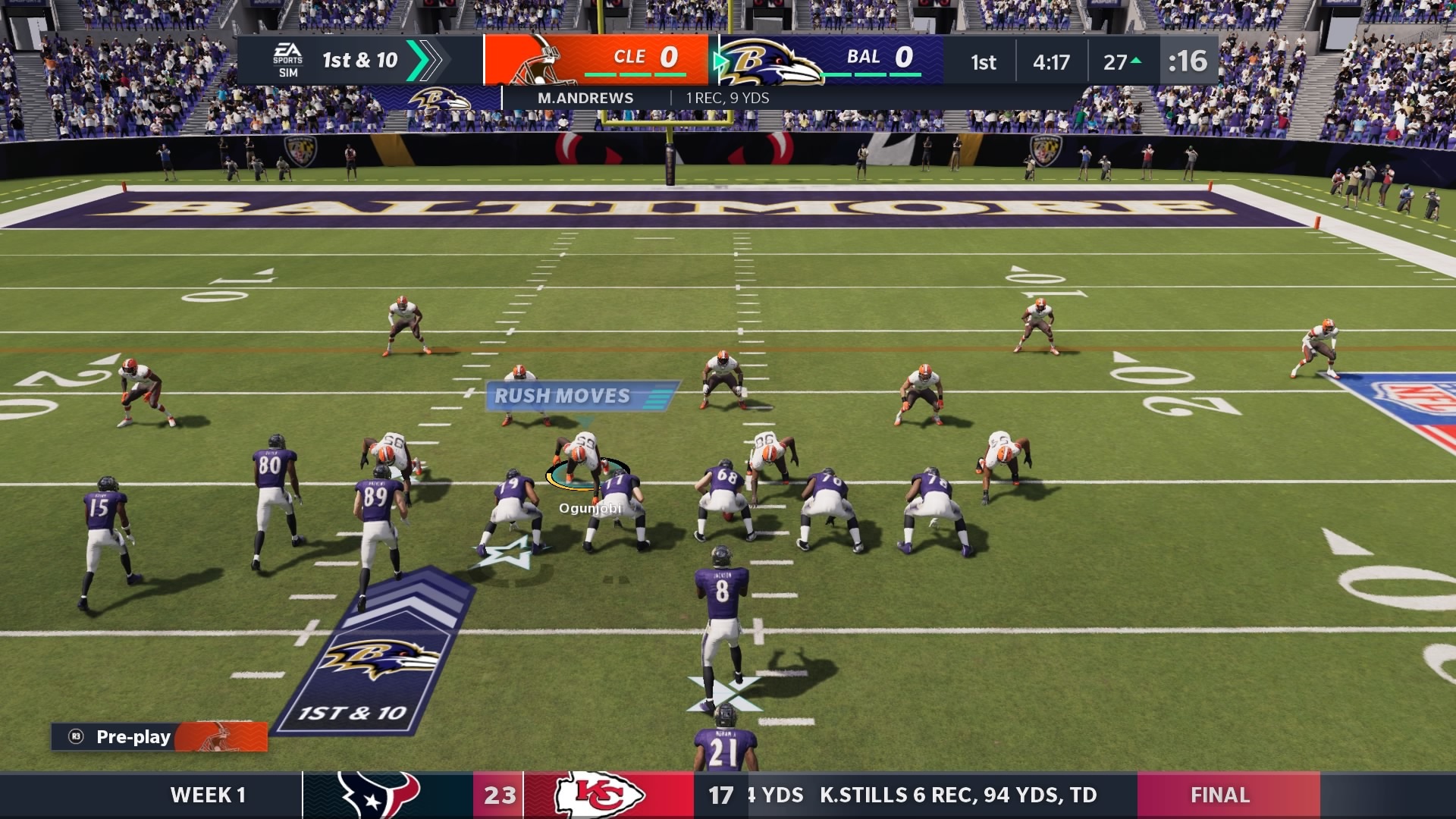Screen dimensions: 1456x819
Task: Click the CLE score of 0
Action: [x=667, y=56]
